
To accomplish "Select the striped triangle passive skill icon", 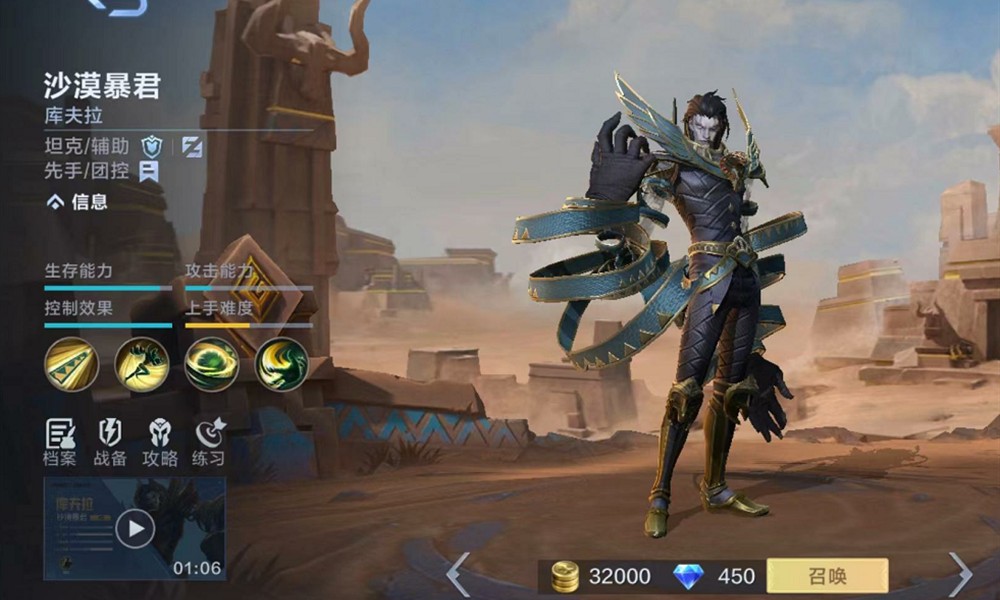I will click(x=71, y=364).
